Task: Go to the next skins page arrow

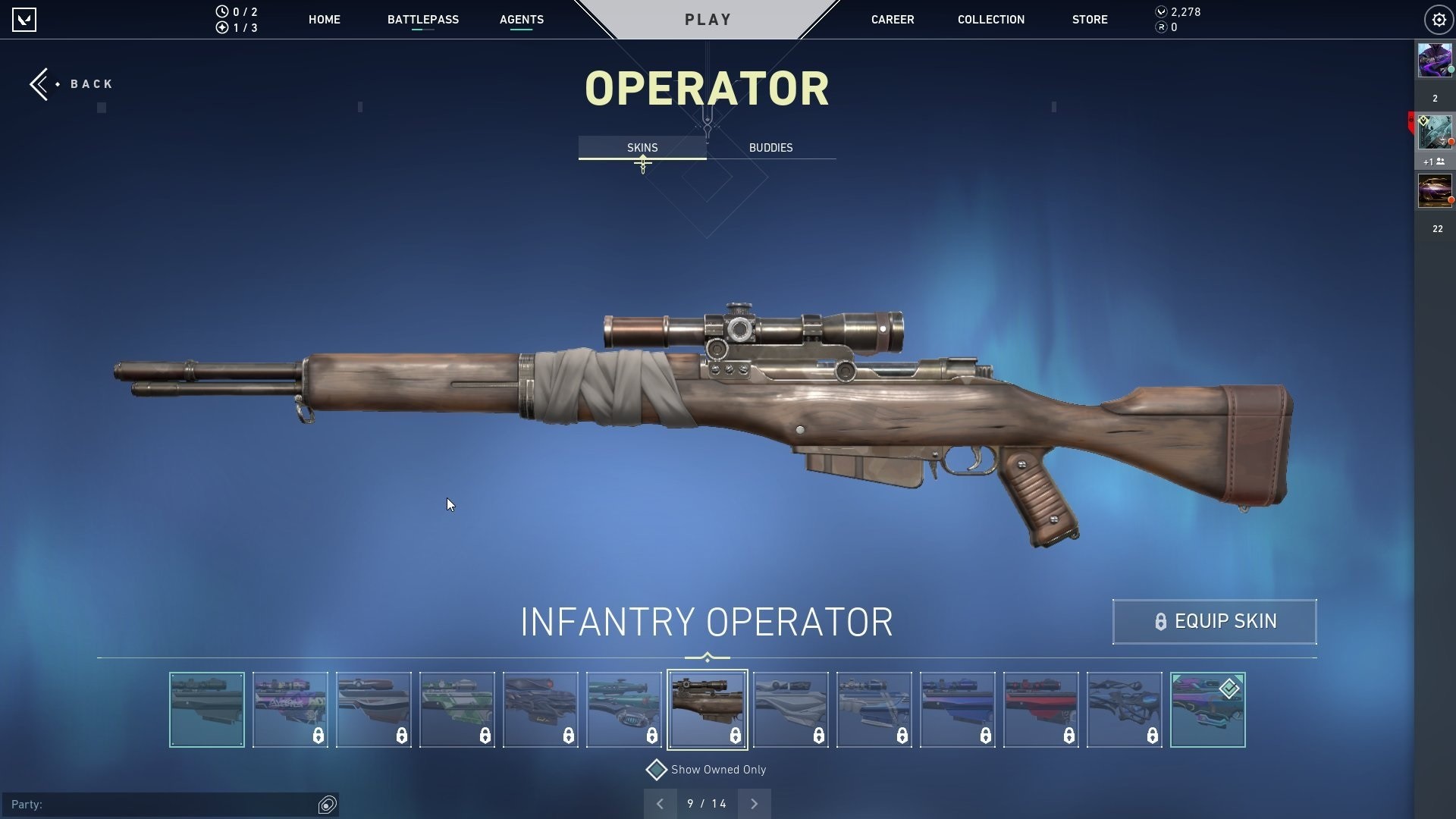Action: [754, 803]
